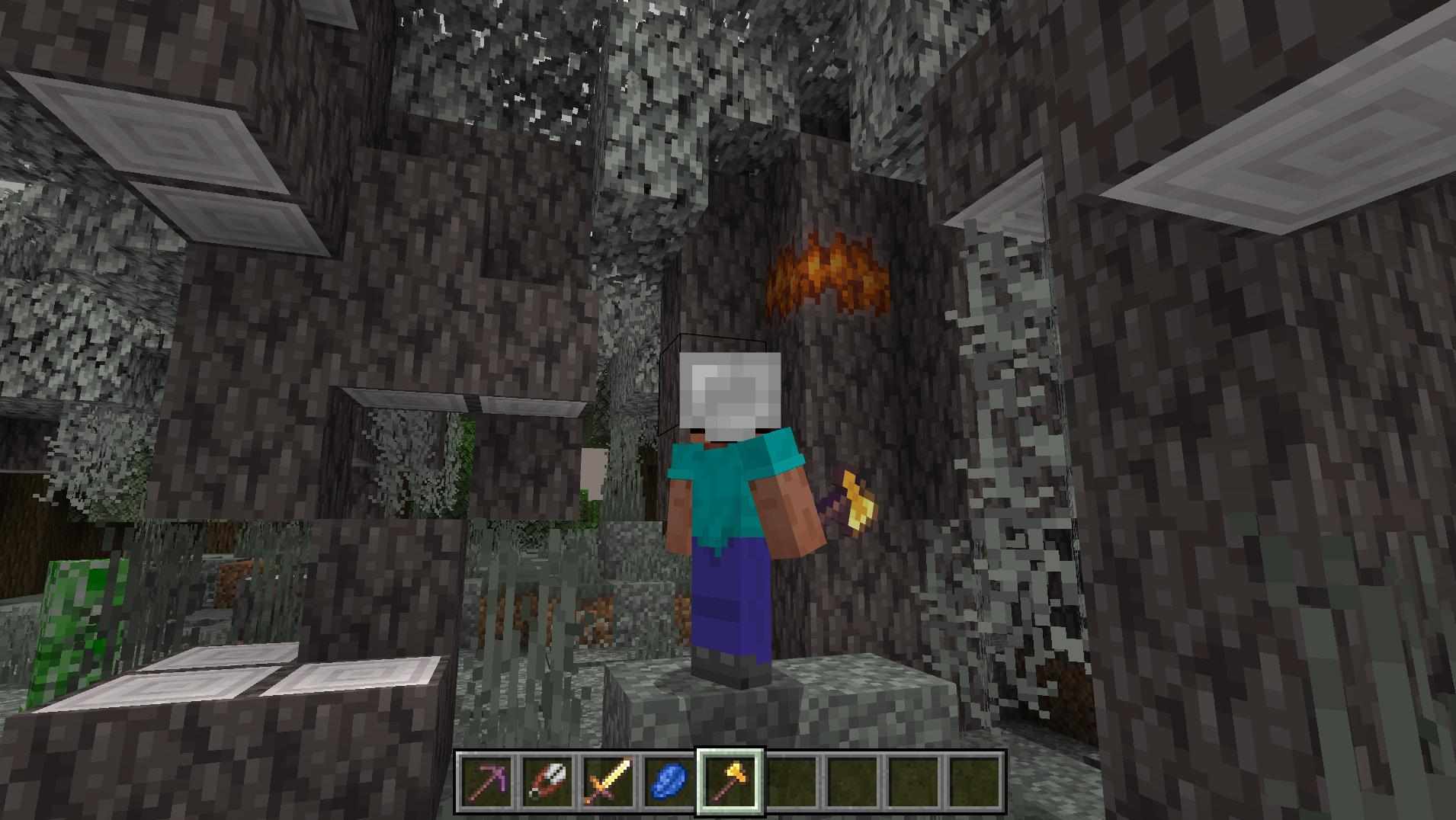Switch to the golden sword slot

pos(608,783)
